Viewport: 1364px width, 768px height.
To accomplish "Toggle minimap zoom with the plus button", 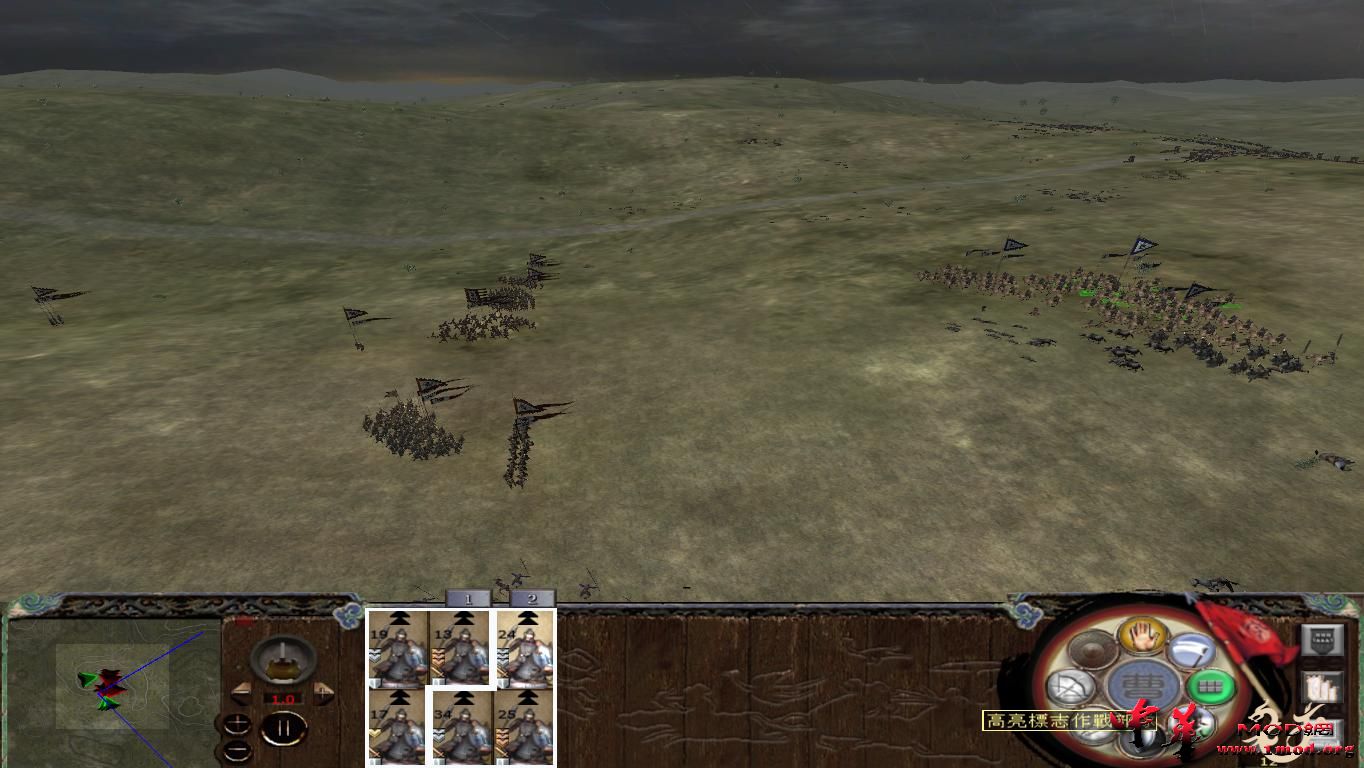I will [239, 723].
